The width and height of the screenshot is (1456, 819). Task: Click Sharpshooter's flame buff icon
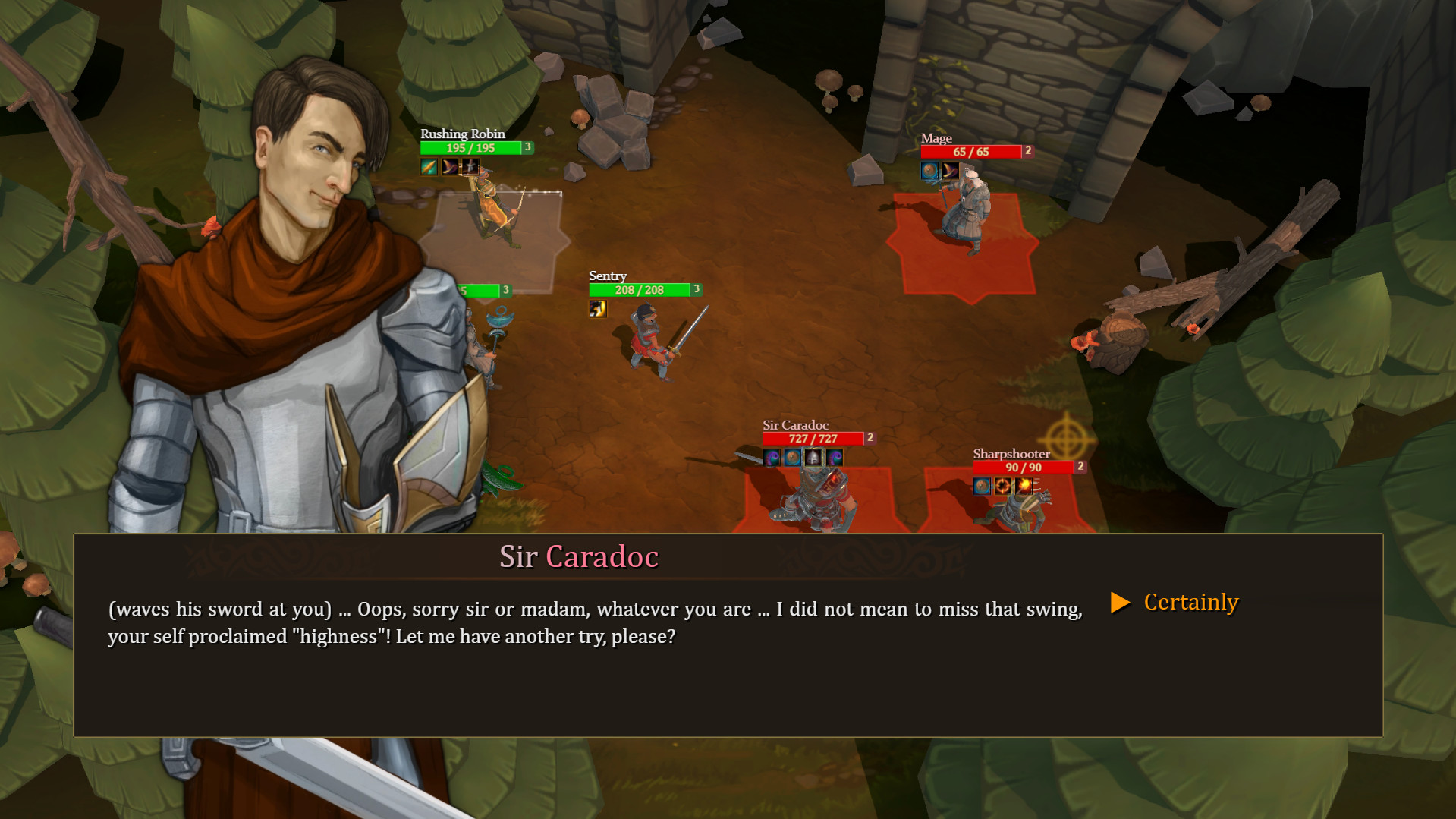tap(1024, 487)
